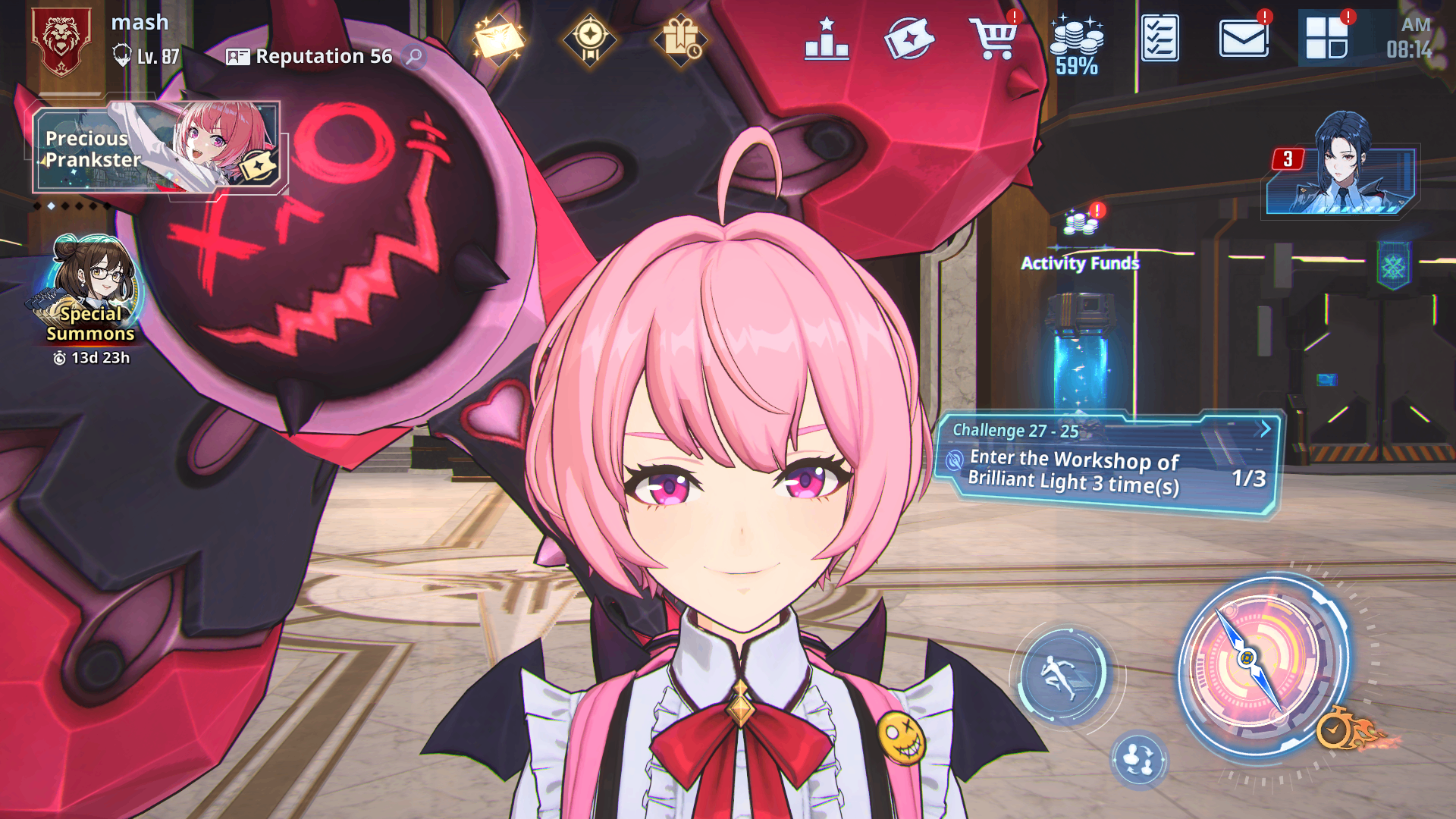Click the 59% stamina coin stack

[1077, 42]
